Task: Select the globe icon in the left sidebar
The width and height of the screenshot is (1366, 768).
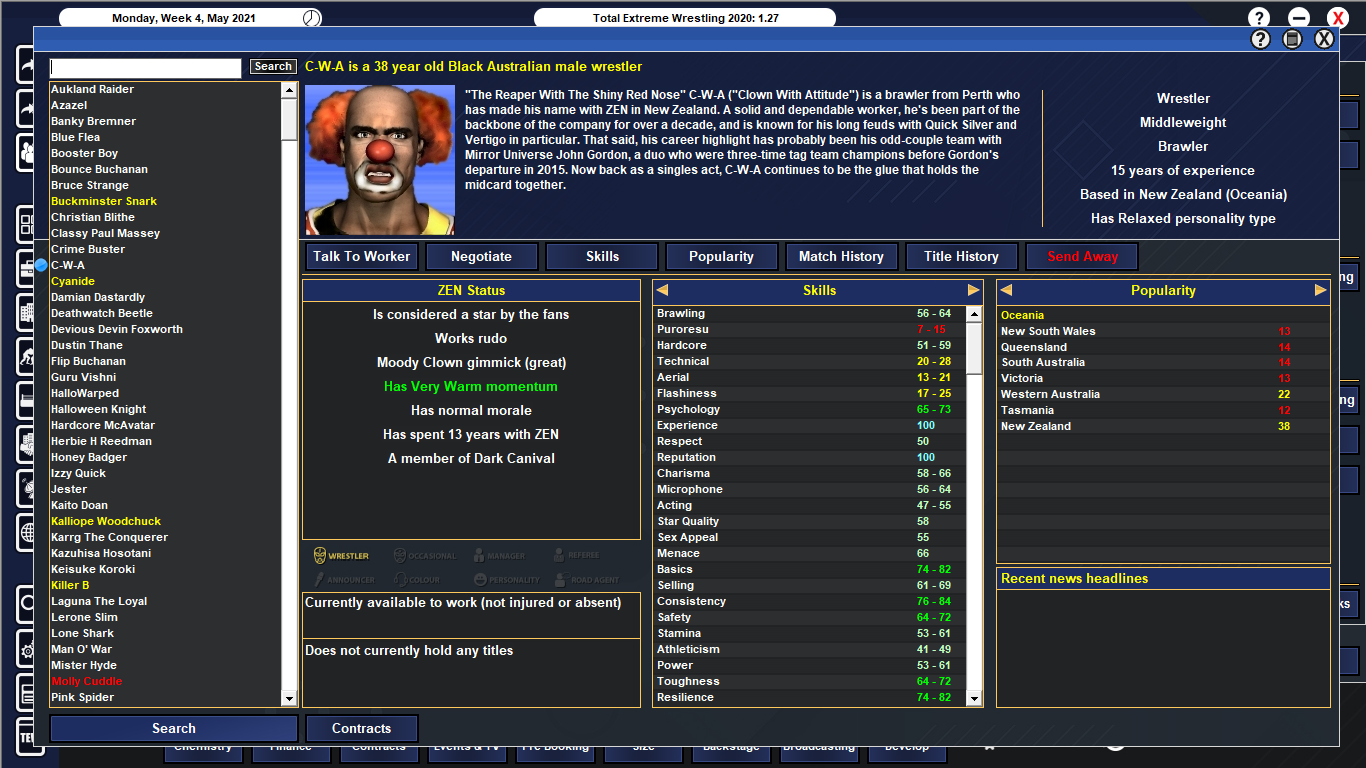Action: point(27,531)
